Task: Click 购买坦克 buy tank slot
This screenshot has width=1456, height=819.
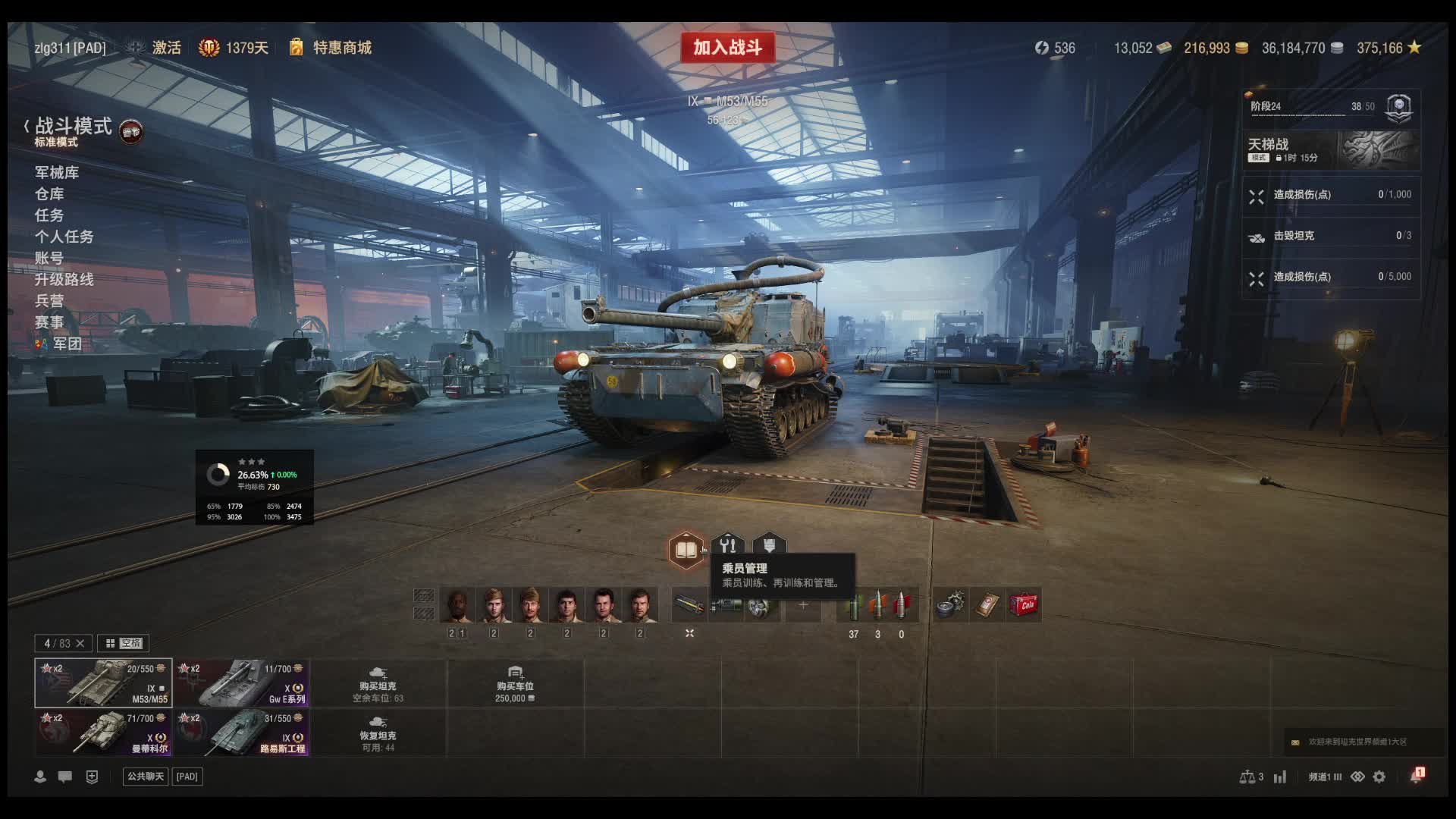Action: 378,684
